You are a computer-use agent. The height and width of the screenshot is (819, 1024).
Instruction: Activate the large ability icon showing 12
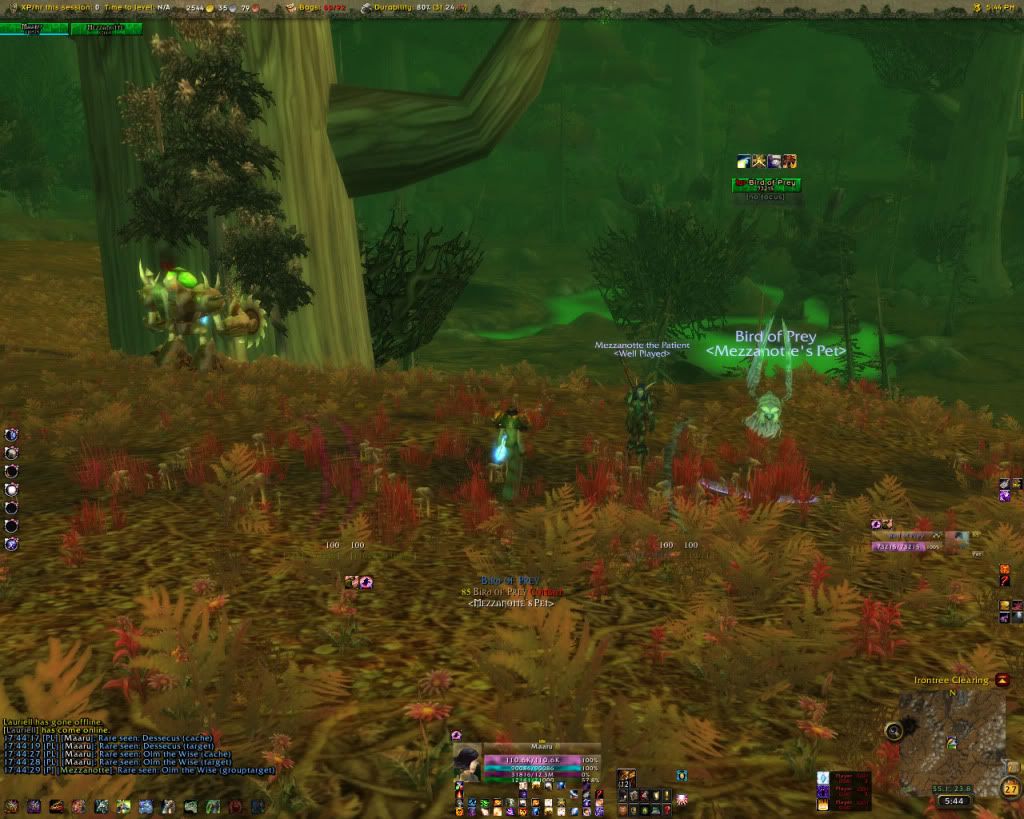click(627, 779)
